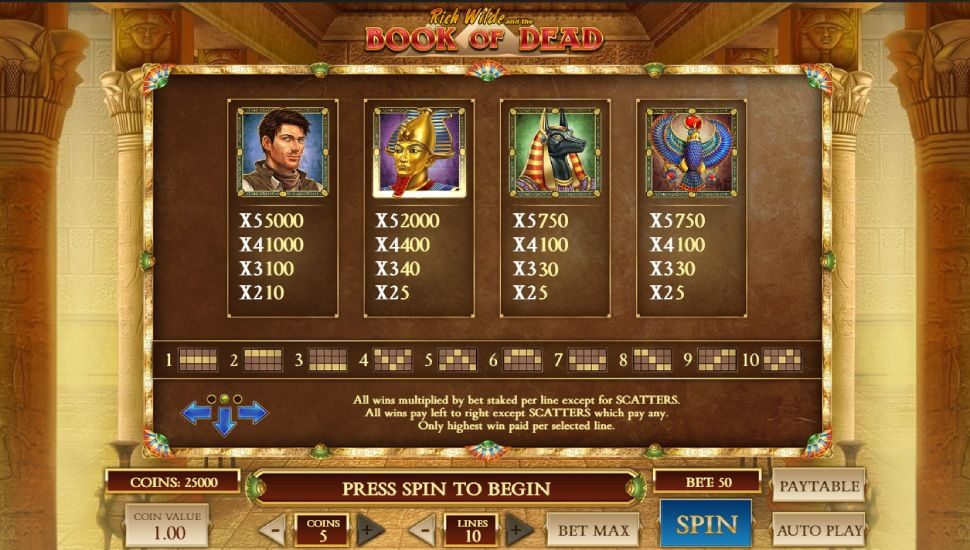
Task: Go to the previous paytable page arrow
Action: [x=195, y=413]
